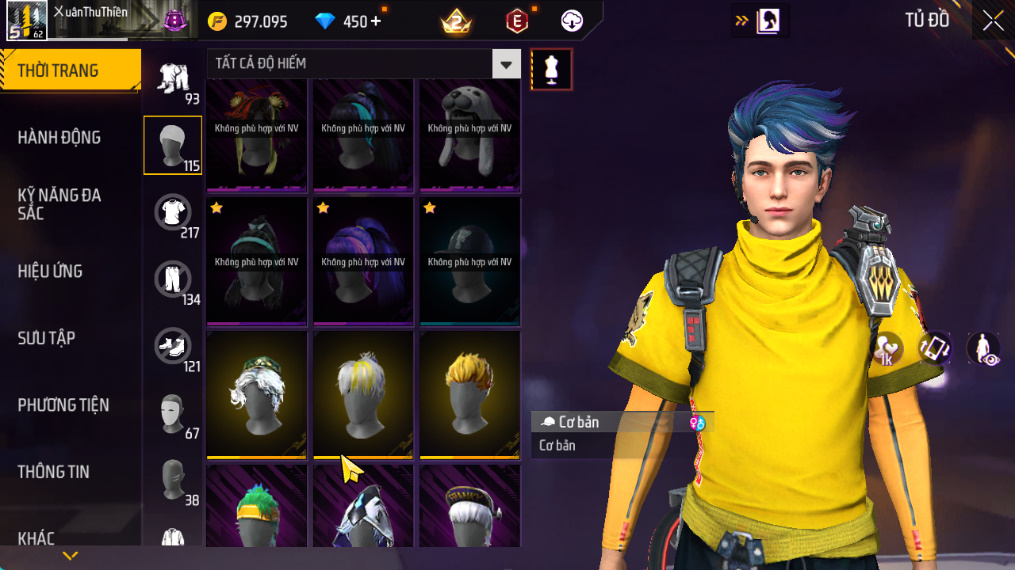Pick the white curly hair with green cap
1015x570 pixels.
coord(257,394)
